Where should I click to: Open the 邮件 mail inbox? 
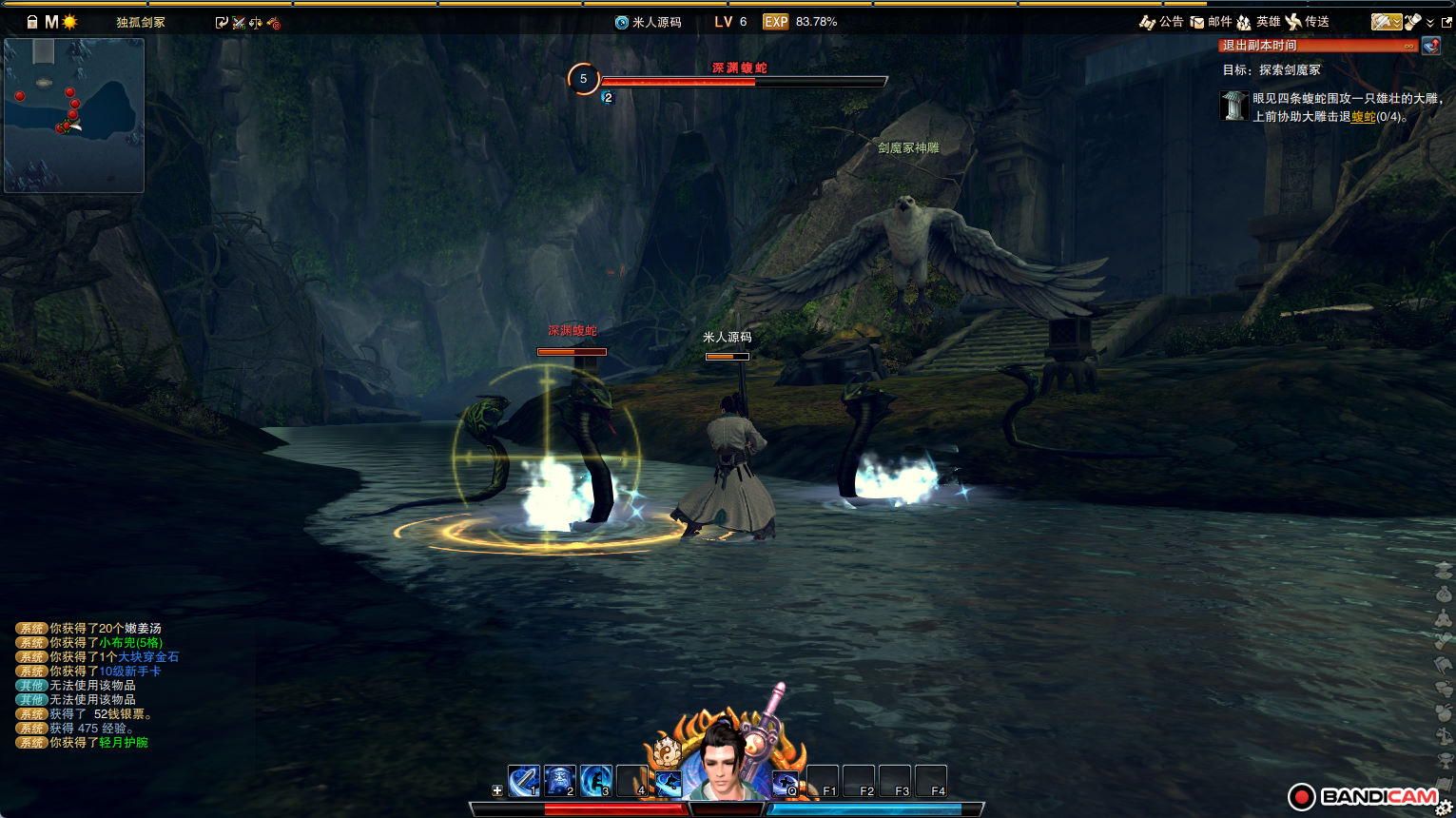1211,22
